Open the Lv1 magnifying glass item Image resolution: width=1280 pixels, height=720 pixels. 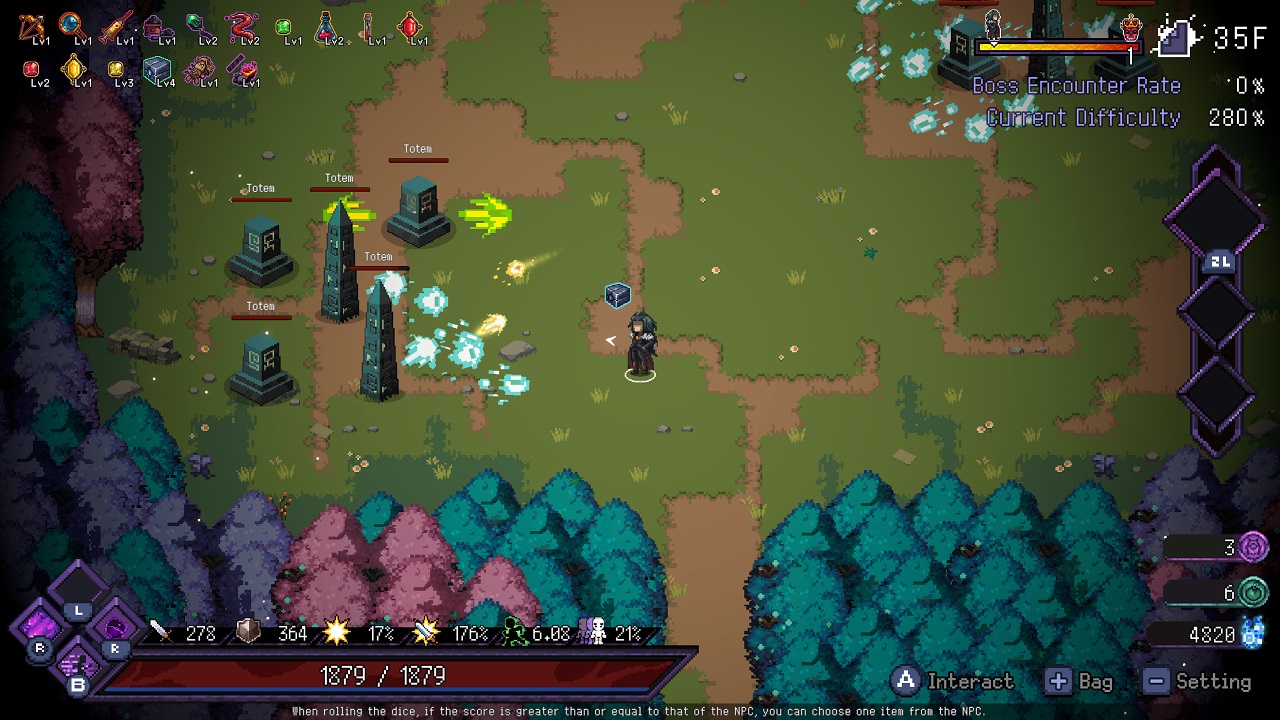pos(71,22)
